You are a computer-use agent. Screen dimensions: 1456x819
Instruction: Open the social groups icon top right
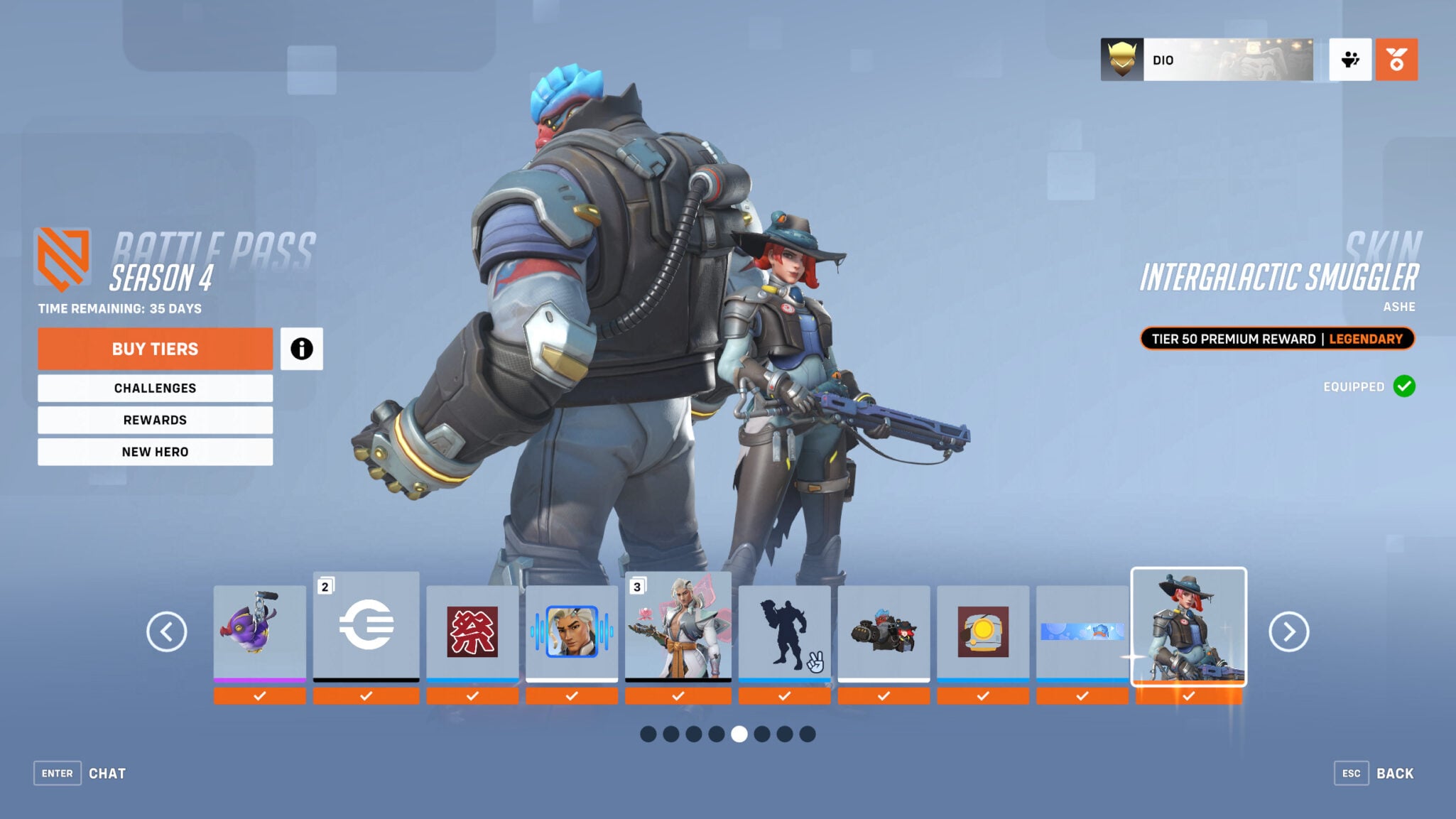tap(1349, 60)
